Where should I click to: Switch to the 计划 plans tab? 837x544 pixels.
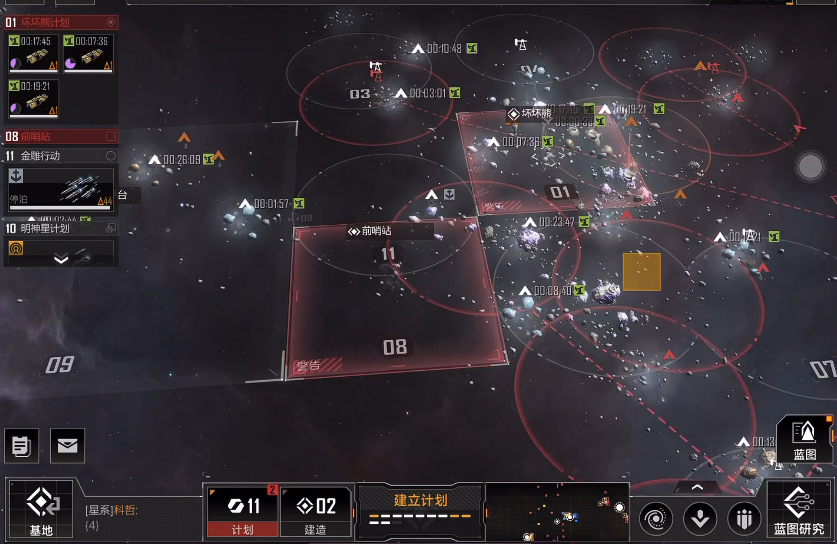[243, 511]
